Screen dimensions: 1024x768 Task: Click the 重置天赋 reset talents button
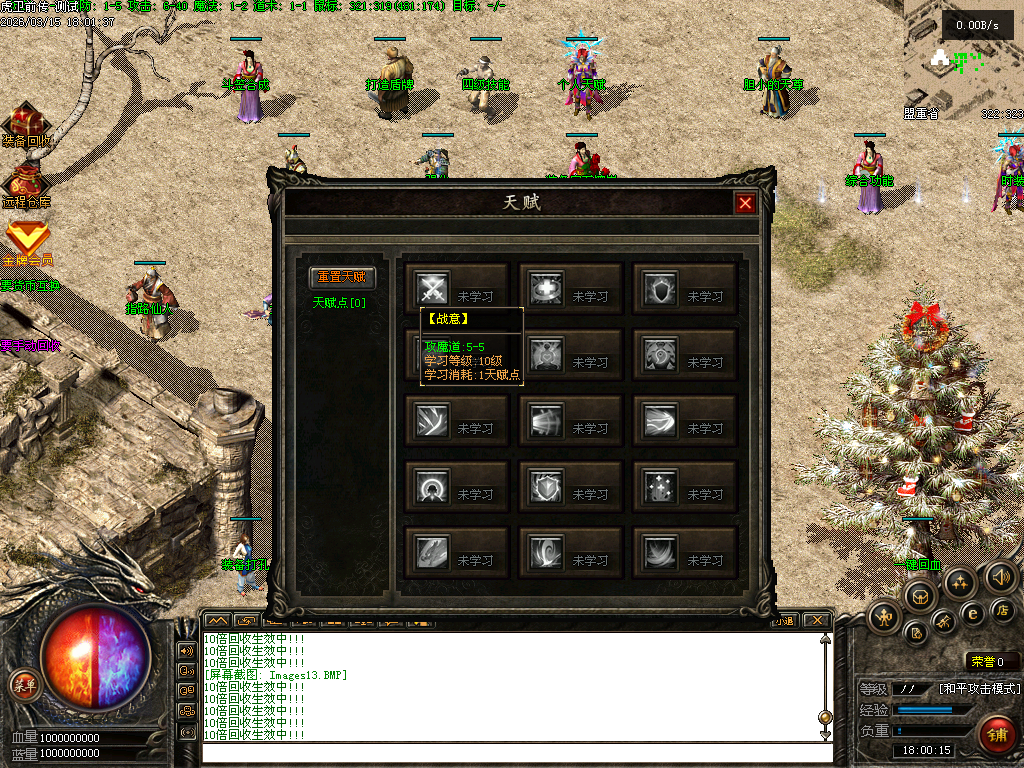point(342,277)
